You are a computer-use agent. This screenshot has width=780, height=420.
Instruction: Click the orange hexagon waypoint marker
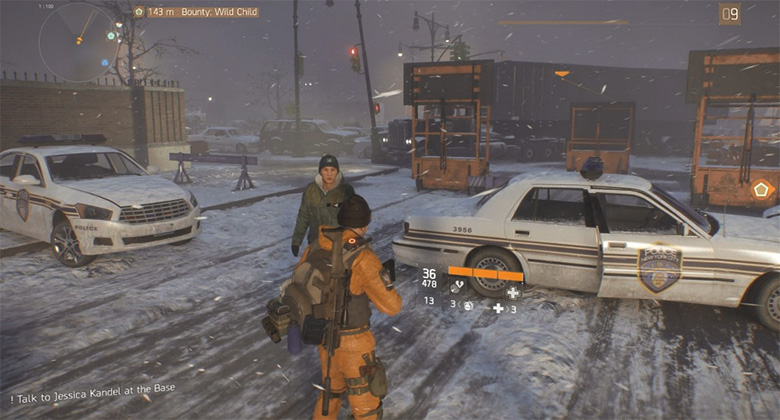762,188
